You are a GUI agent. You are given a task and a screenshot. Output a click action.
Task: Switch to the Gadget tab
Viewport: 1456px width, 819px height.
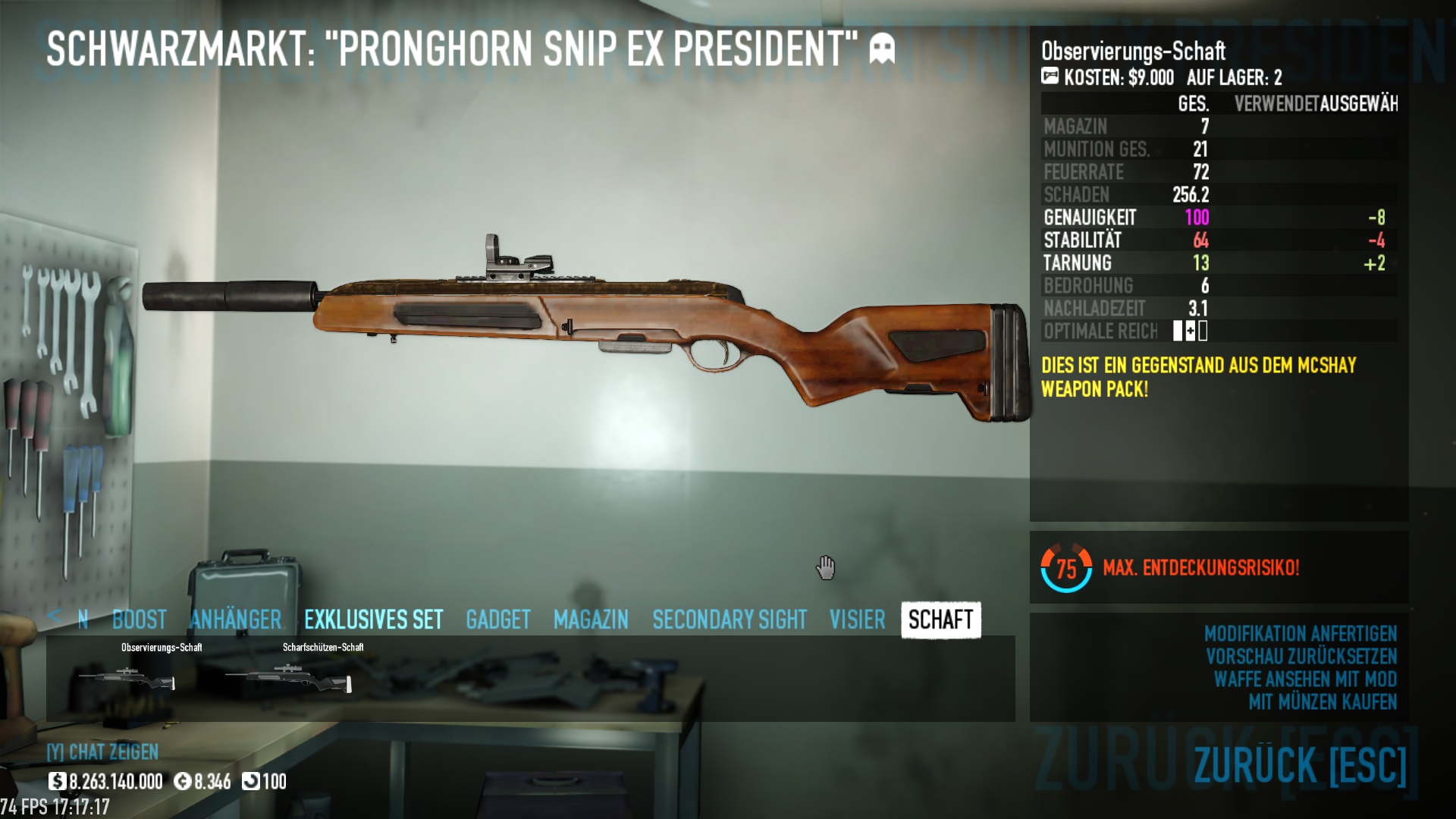(497, 620)
